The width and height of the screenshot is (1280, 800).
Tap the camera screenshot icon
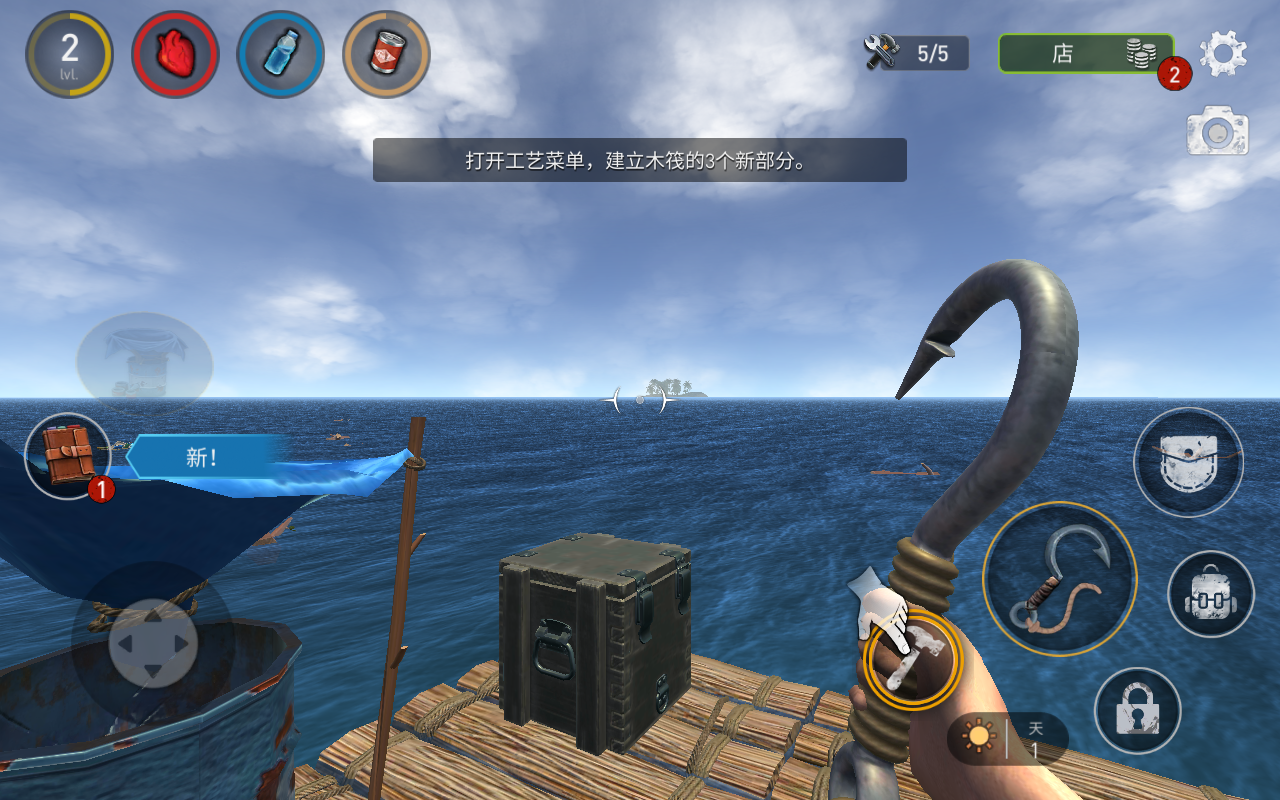pos(1217,132)
